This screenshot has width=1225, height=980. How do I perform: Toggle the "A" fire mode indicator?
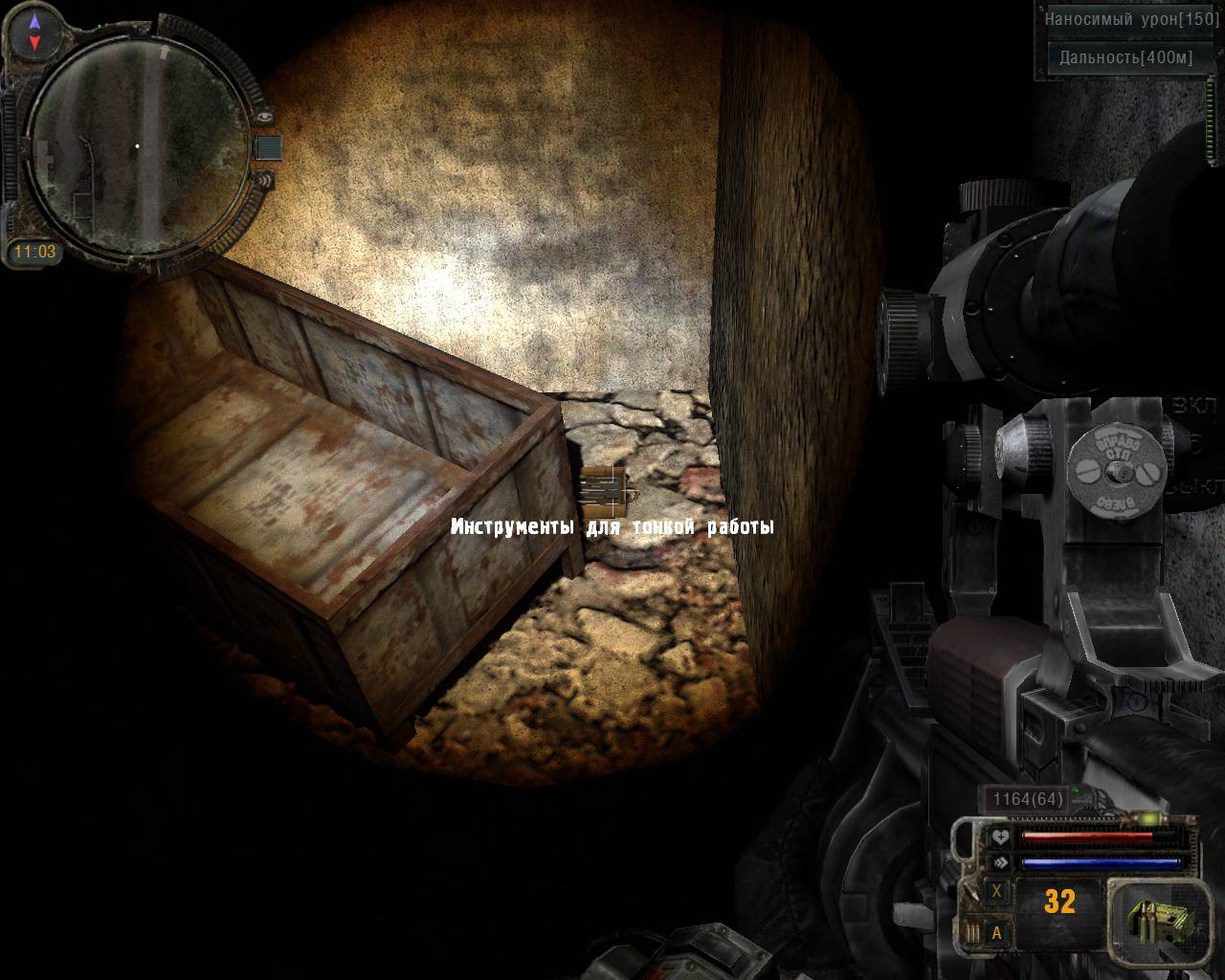pos(997,933)
